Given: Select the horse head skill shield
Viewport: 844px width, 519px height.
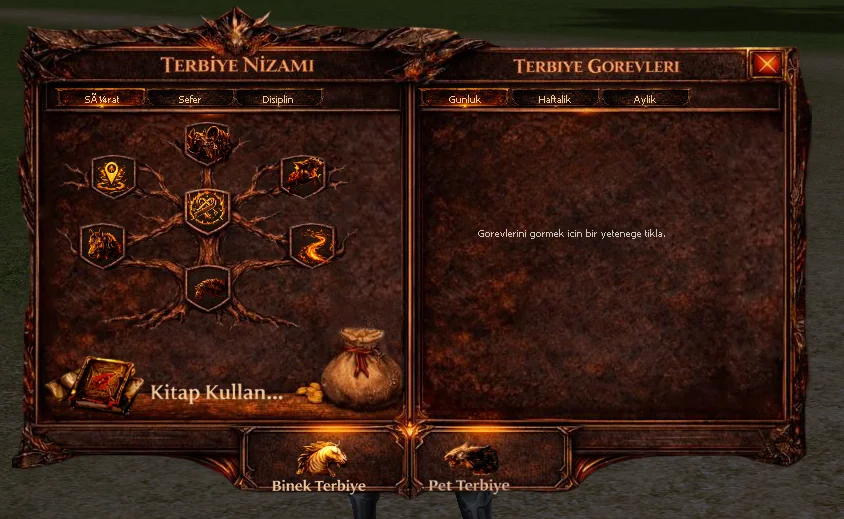Looking at the screenshot, I should 102,245.
